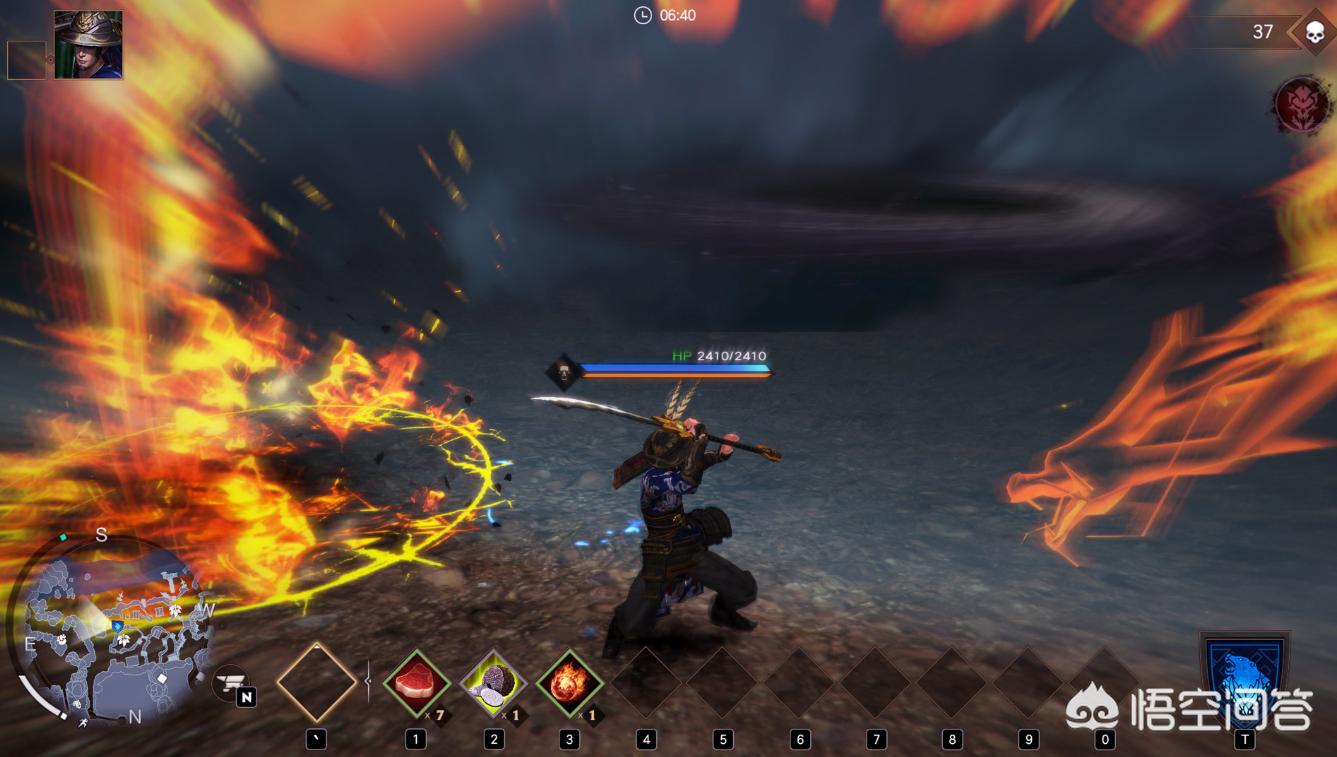
Task: Select the raw meat hotbar slot
Action: pos(416,684)
